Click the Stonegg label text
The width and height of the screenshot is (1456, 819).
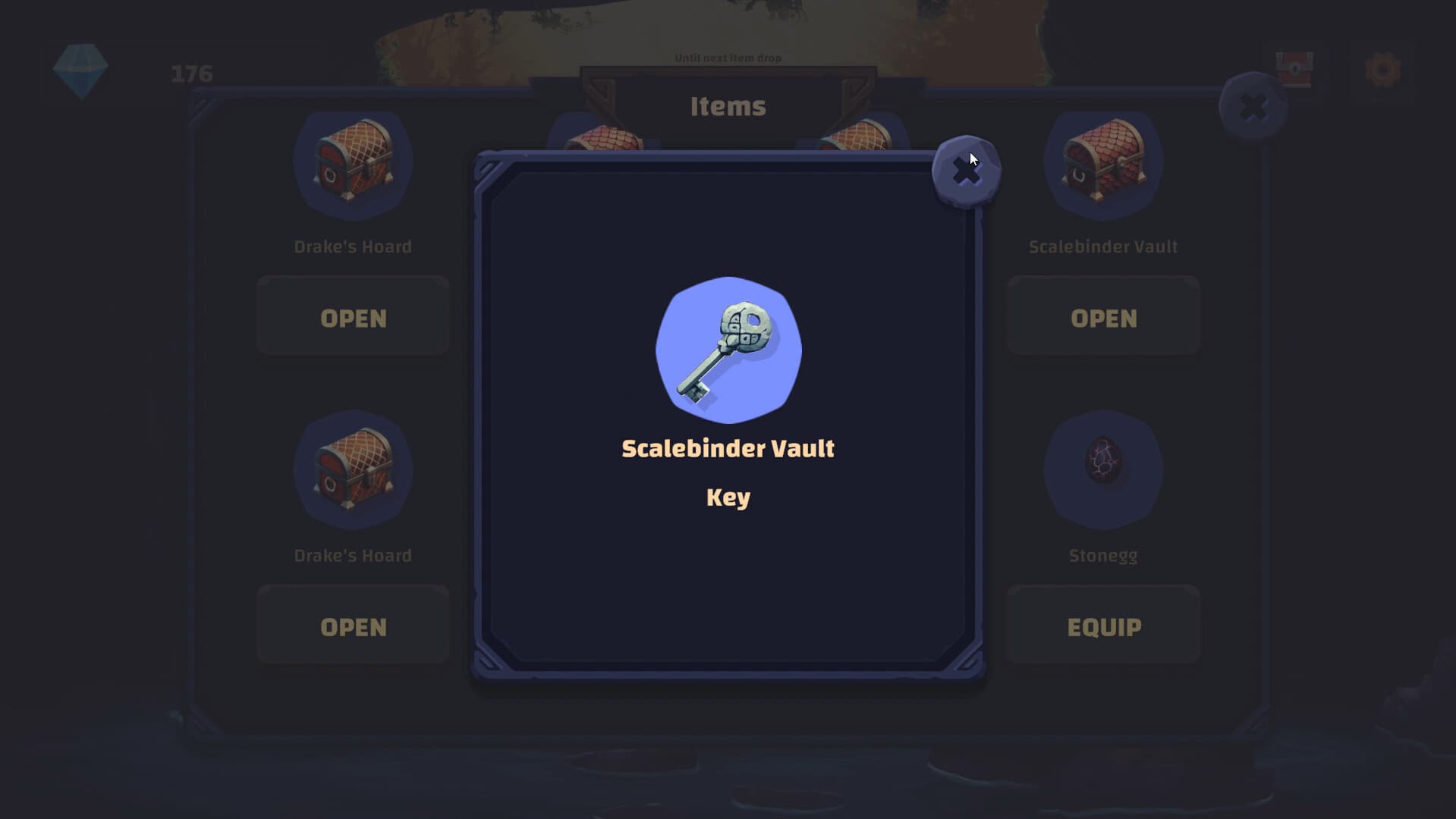coord(1103,554)
